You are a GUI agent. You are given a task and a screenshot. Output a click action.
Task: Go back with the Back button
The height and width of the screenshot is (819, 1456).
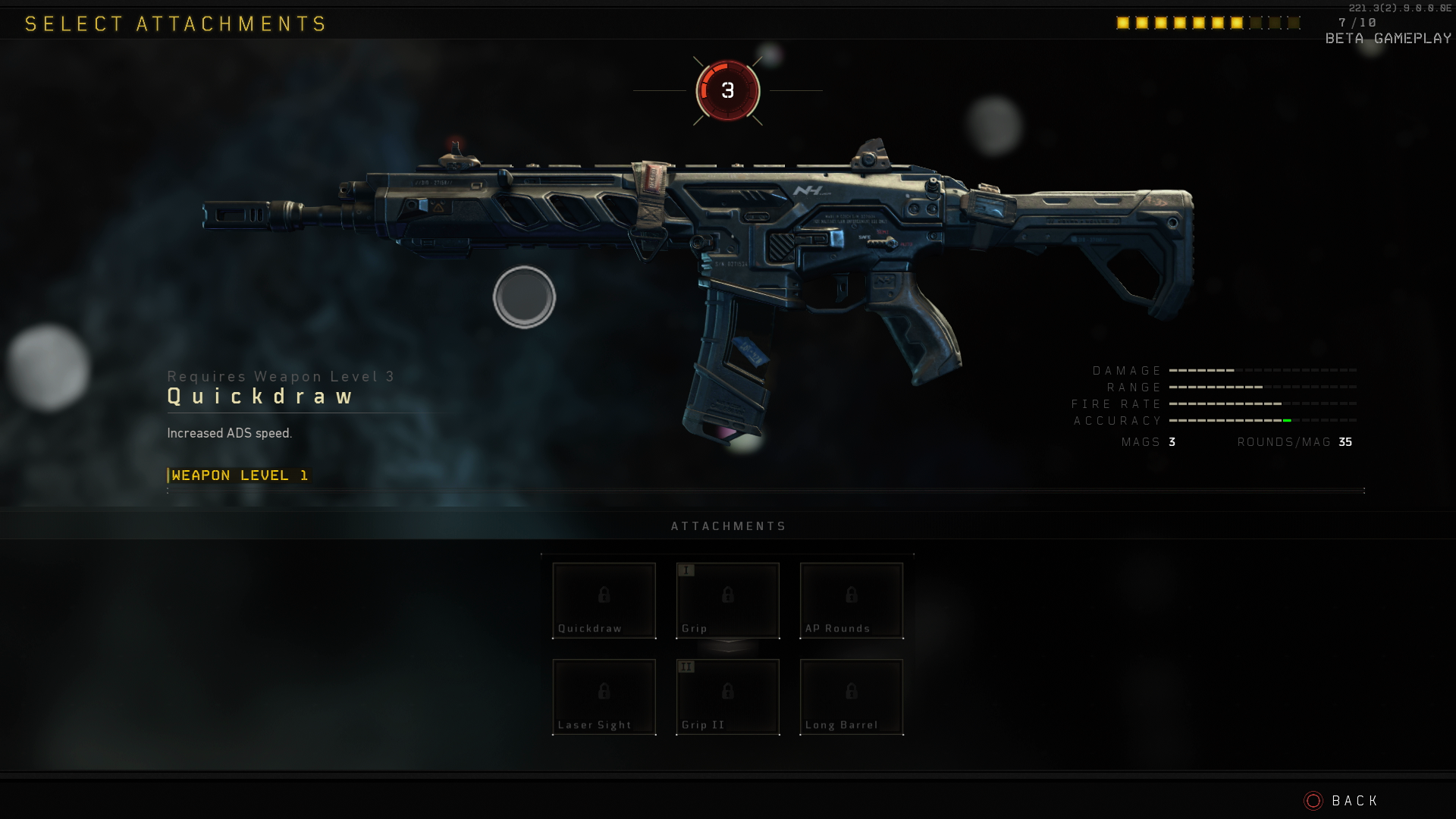click(1341, 801)
